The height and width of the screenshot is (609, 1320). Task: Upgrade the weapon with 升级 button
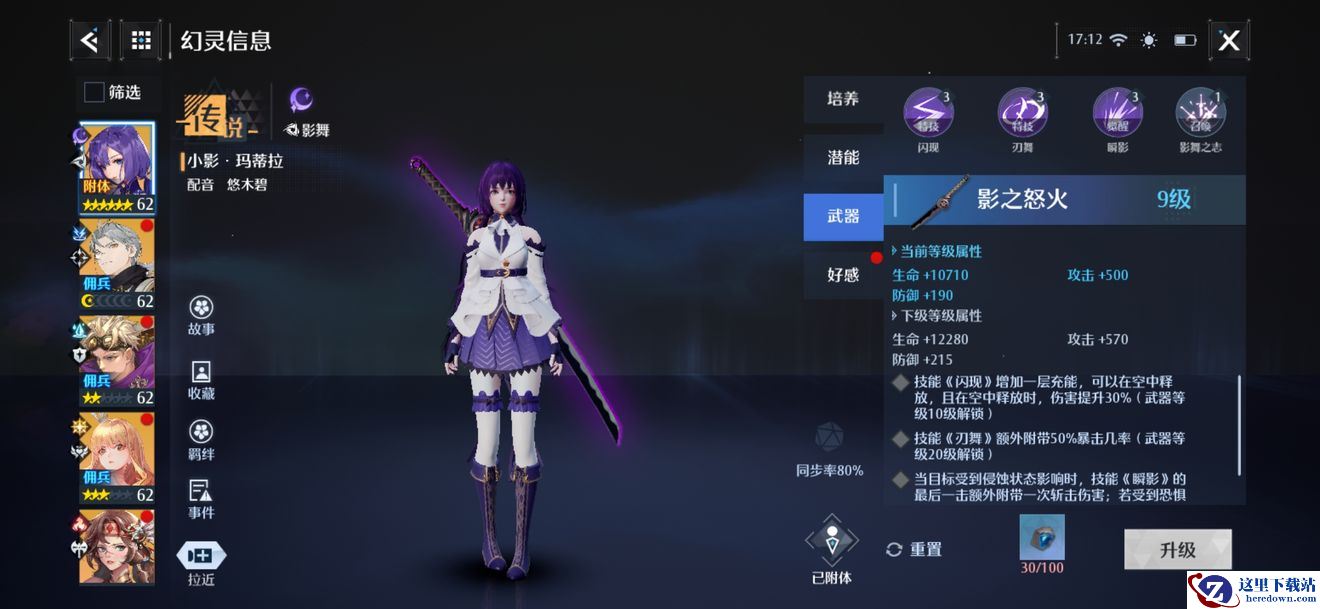pos(1177,549)
